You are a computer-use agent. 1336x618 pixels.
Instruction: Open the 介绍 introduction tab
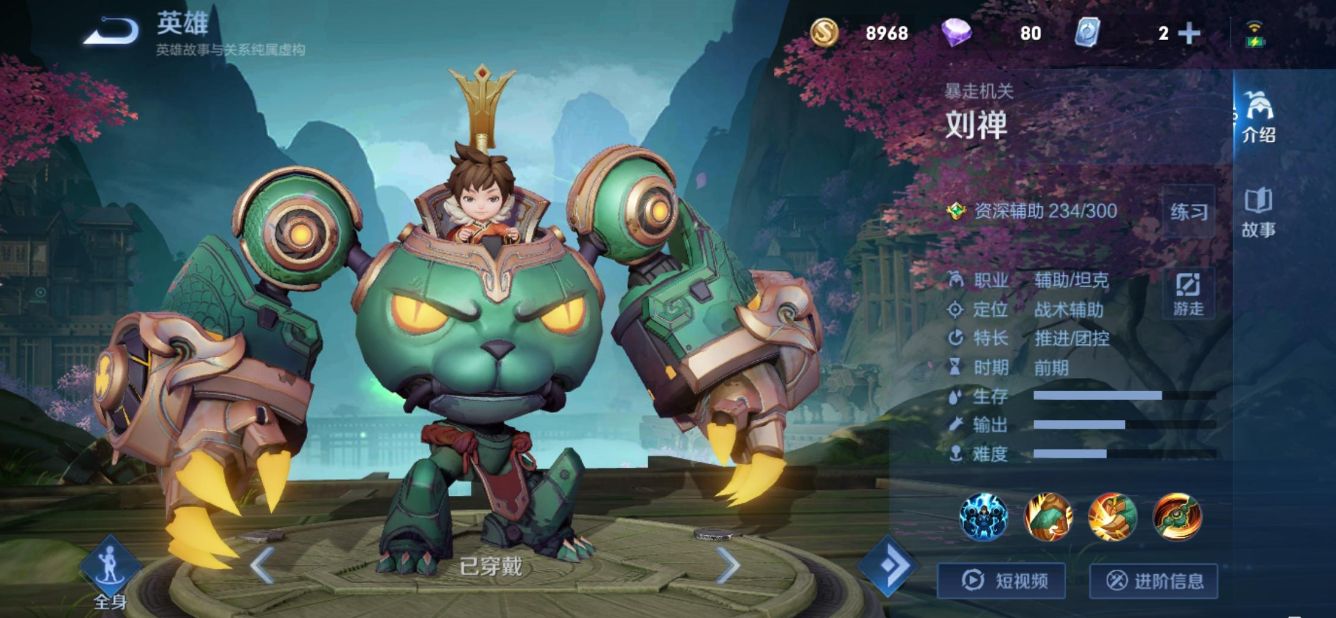click(1258, 116)
